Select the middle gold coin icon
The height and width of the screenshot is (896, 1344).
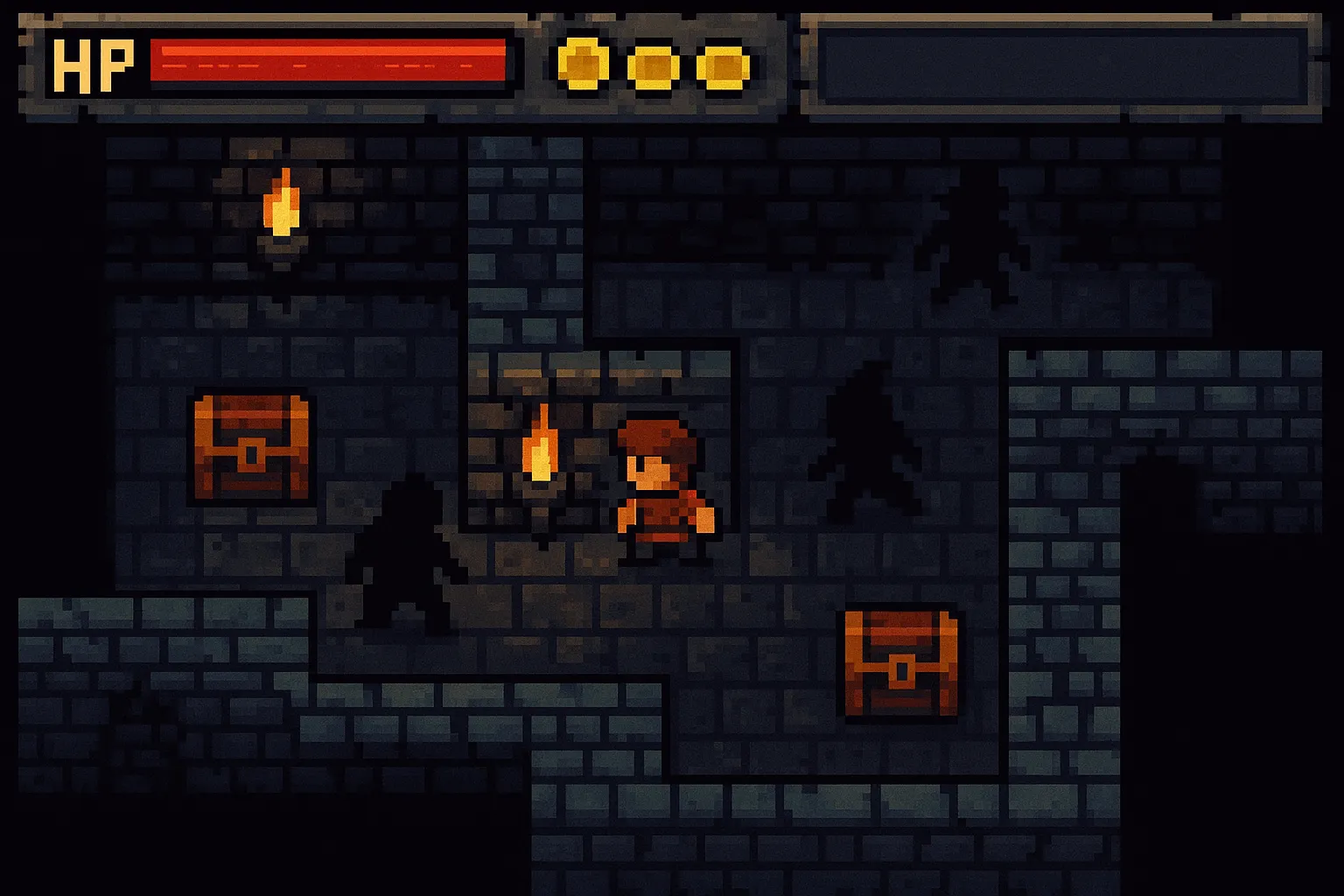pyautogui.click(x=652, y=64)
